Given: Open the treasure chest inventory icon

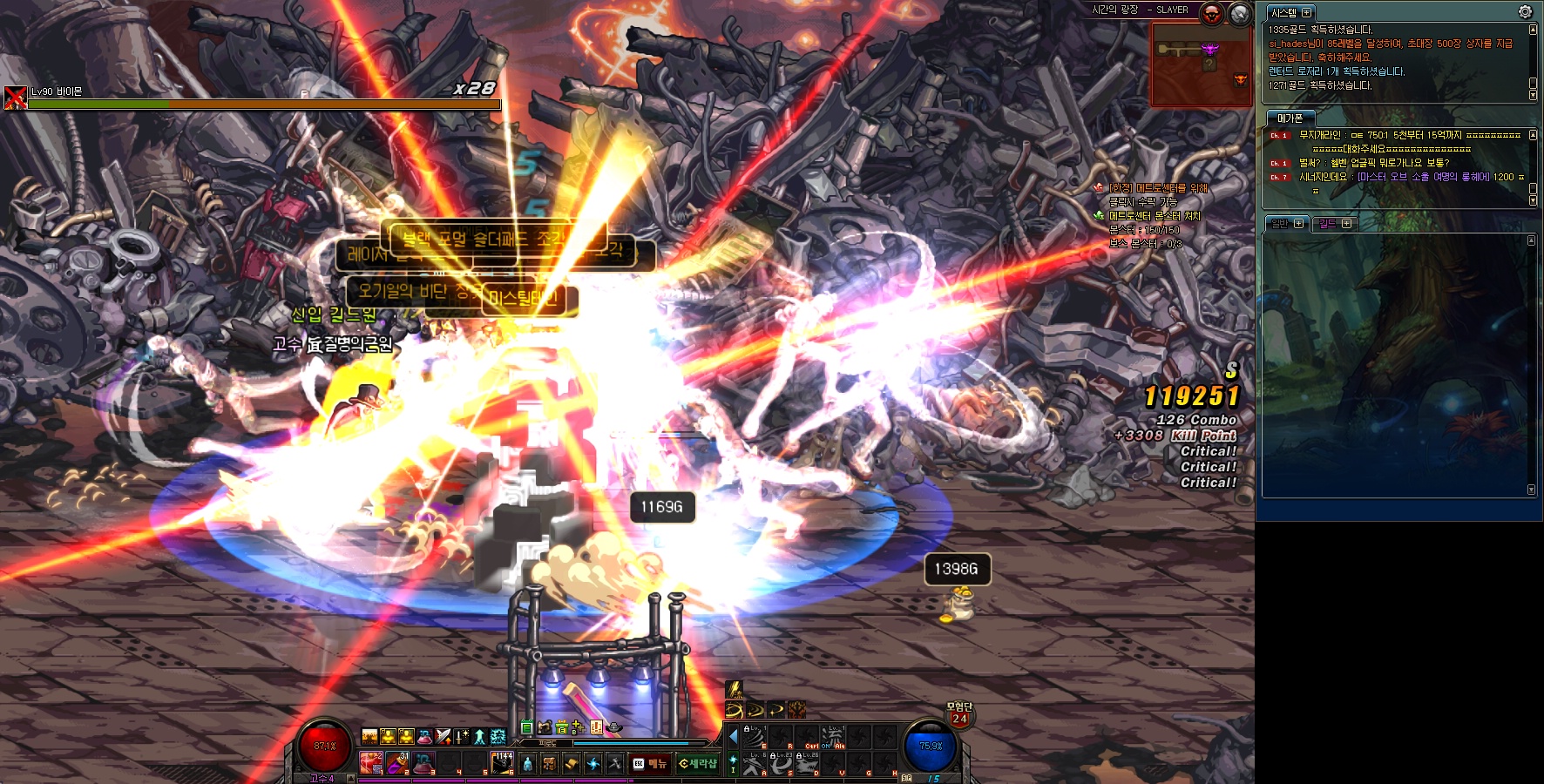Looking at the screenshot, I should click(549, 764).
